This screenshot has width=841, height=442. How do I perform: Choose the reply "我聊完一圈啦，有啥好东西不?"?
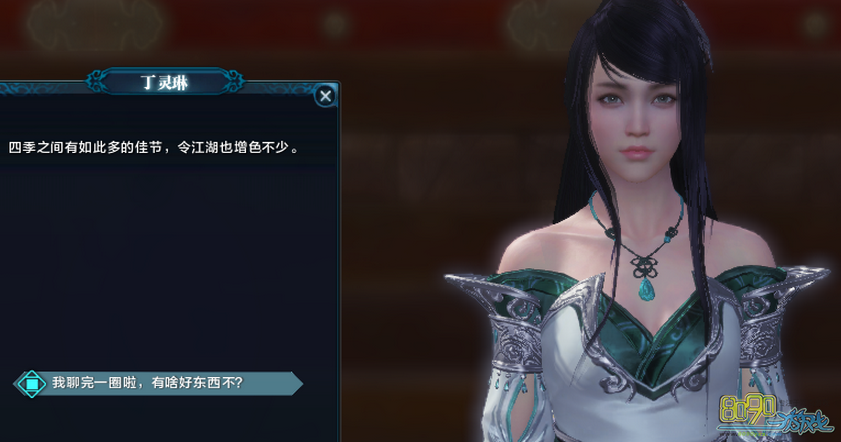pos(148,383)
